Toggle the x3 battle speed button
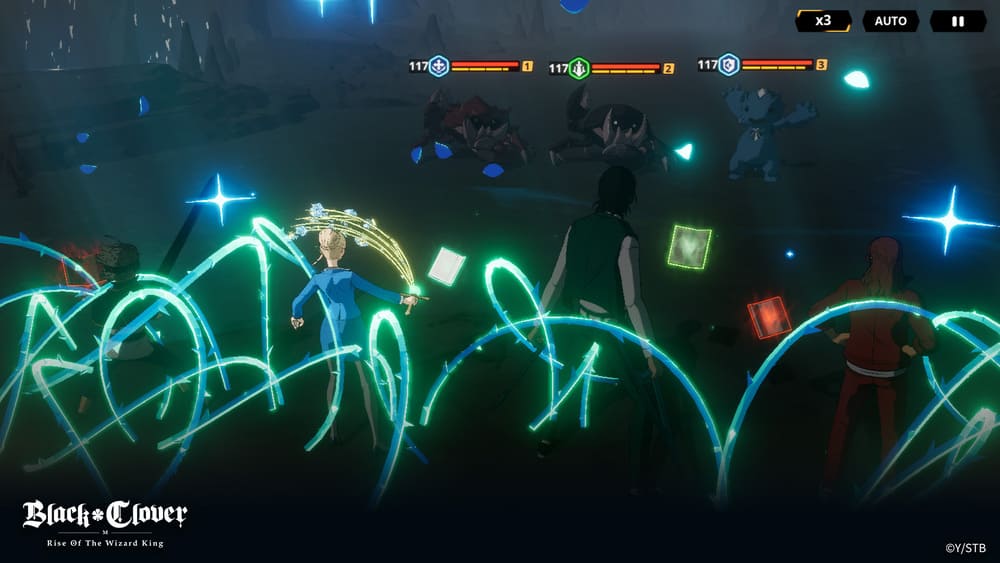1000x563 pixels. [823, 20]
